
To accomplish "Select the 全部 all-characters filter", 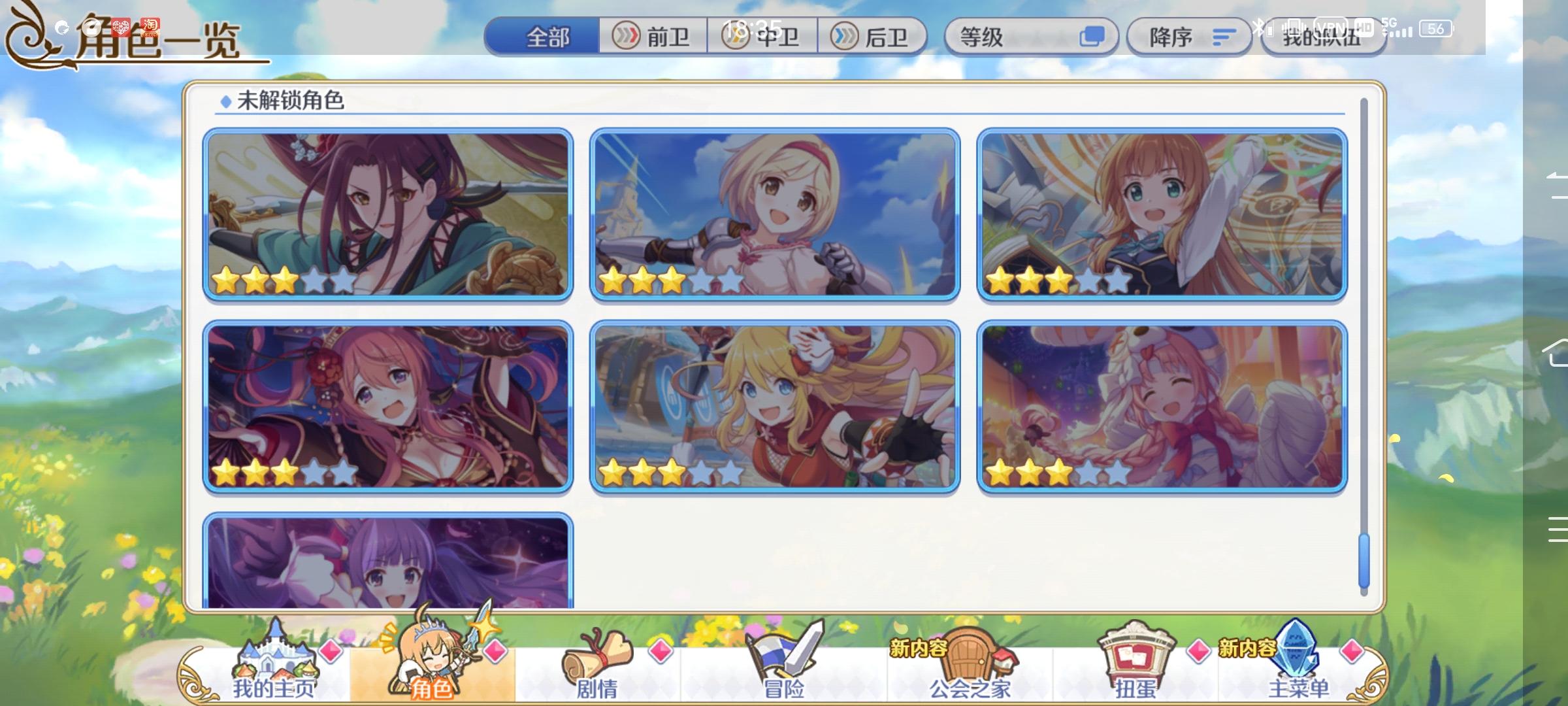I will pyautogui.click(x=546, y=37).
